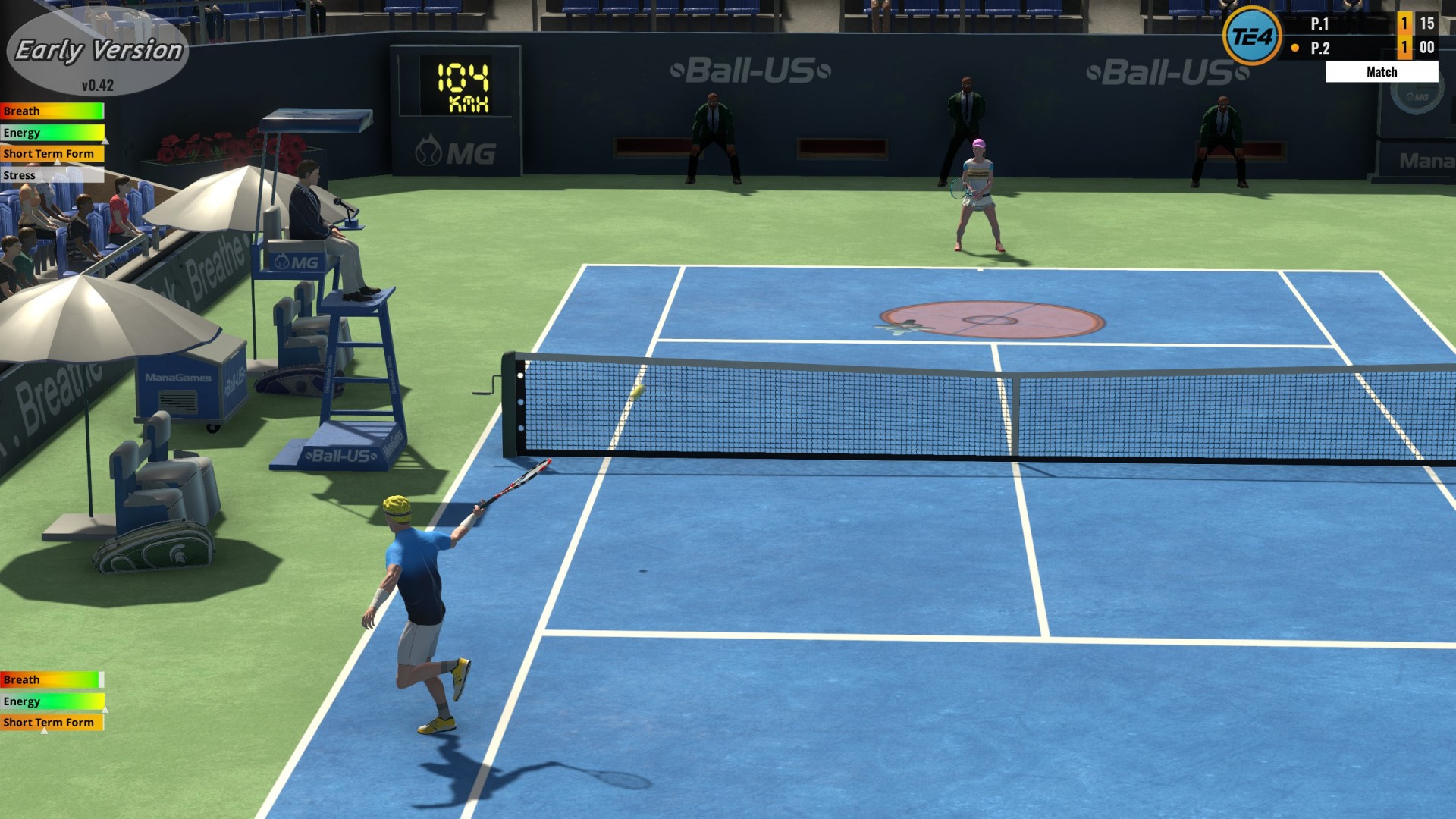Click P.2's orange games-won cell
The width and height of the screenshot is (1456, 819).
click(1405, 47)
